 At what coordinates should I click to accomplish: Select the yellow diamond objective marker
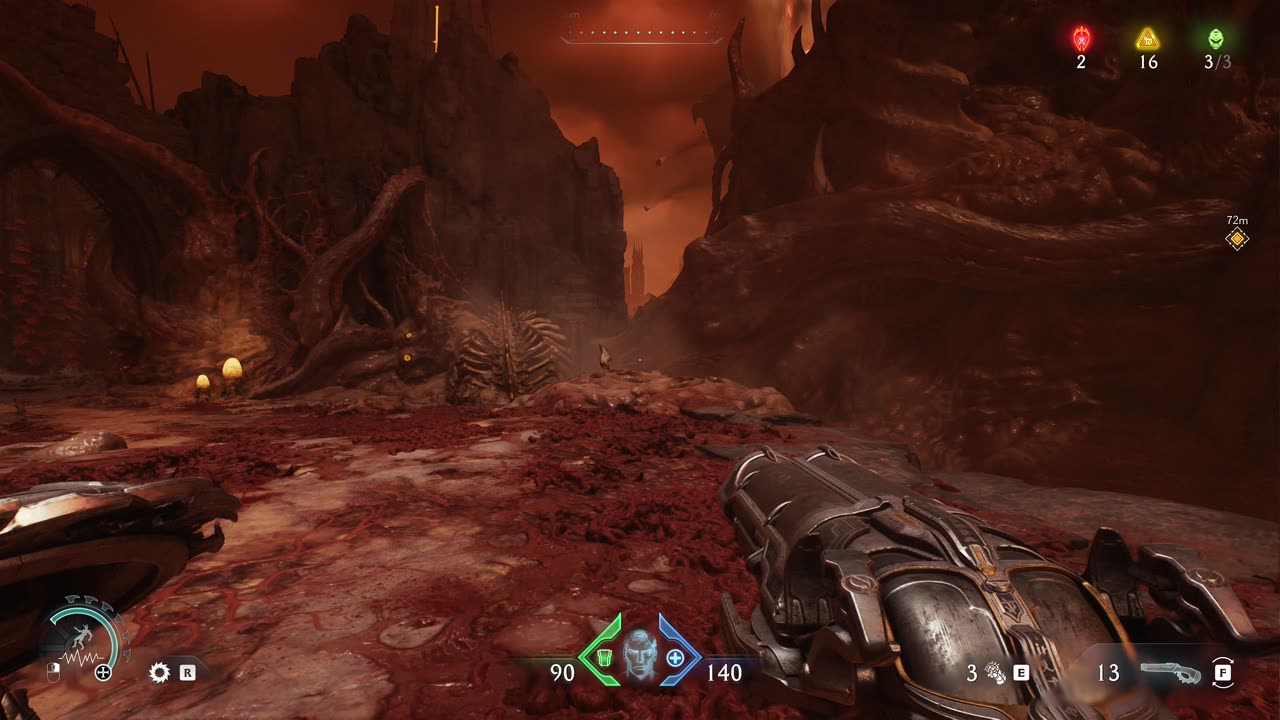coord(1237,238)
